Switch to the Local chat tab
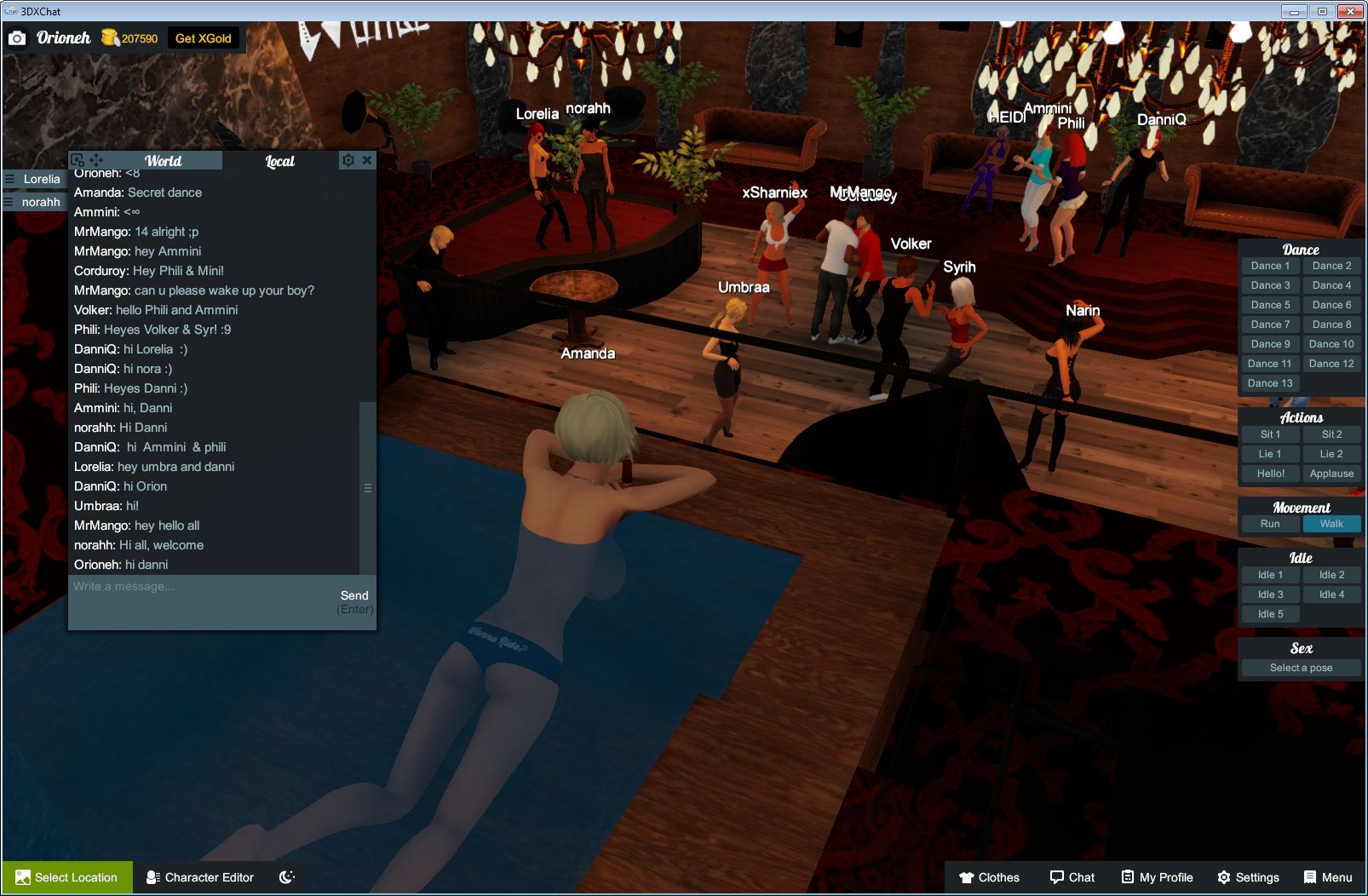The height and width of the screenshot is (896, 1368). point(279,160)
